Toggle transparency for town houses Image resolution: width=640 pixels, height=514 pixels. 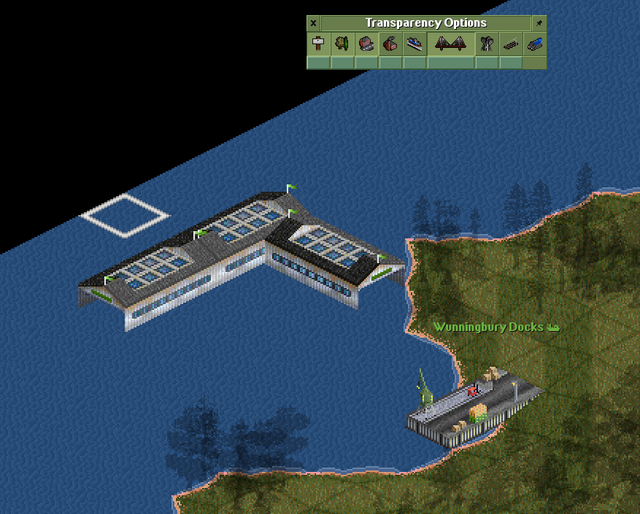[x=366, y=43]
